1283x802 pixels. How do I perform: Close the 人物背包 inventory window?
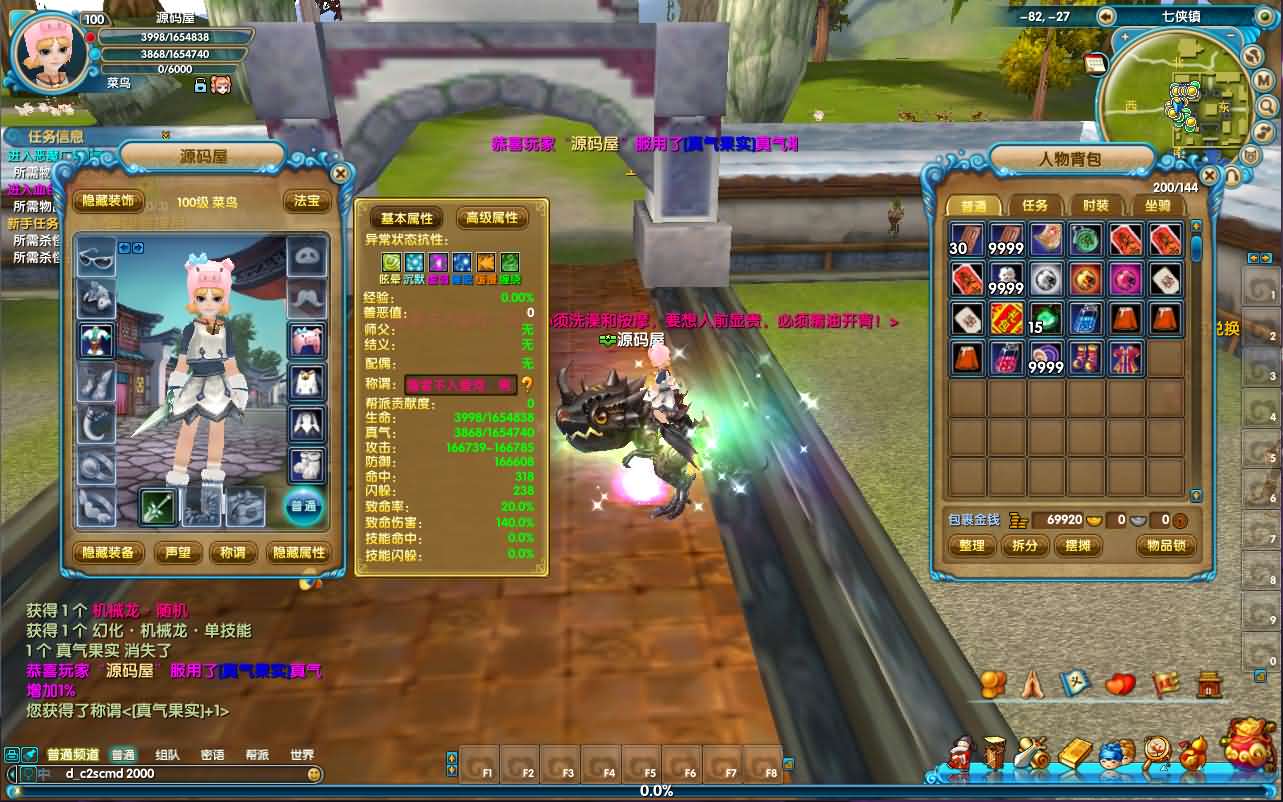[1210, 176]
